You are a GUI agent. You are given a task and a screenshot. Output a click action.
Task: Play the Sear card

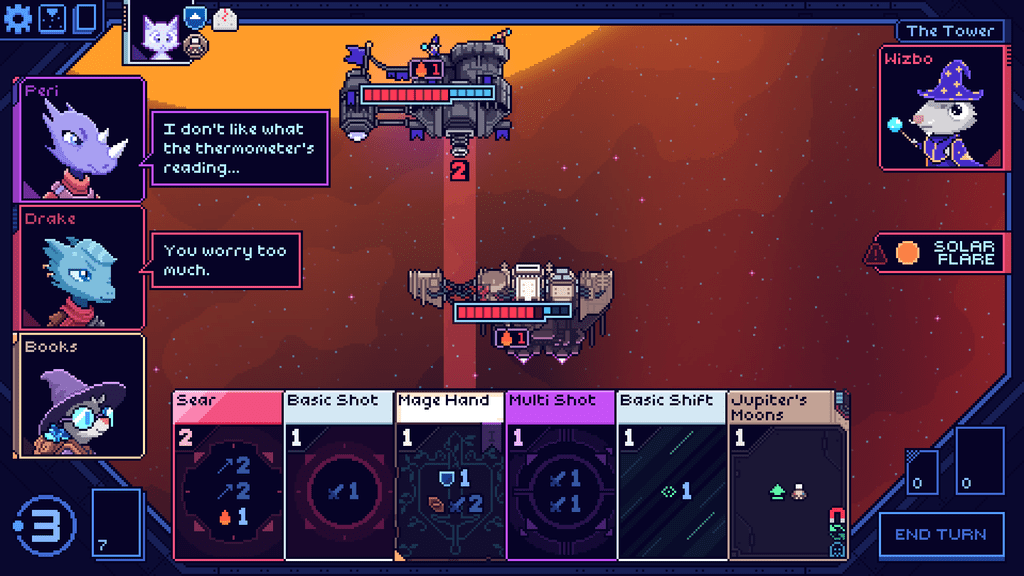(228, 475)
